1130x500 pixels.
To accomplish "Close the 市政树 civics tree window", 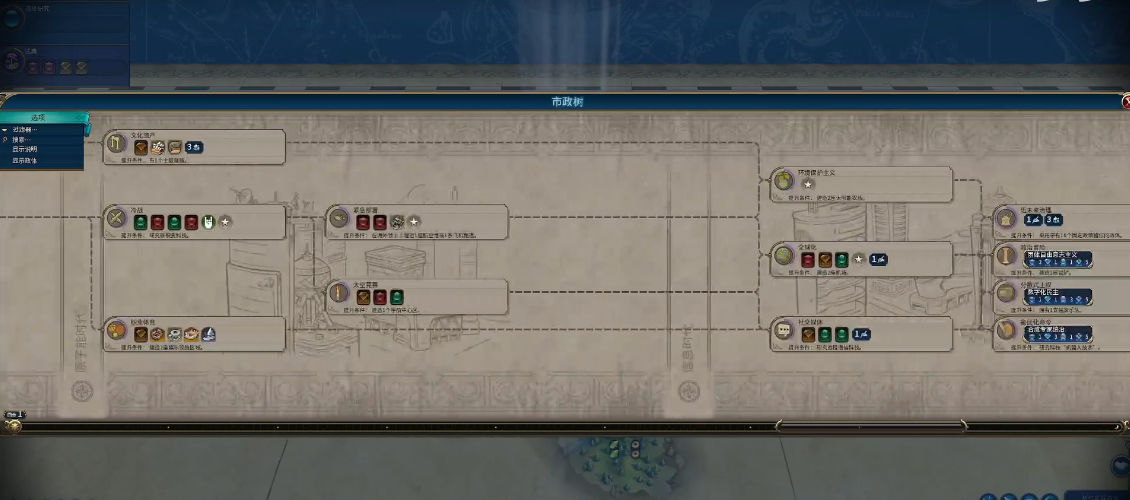I will coord(1123,102).
